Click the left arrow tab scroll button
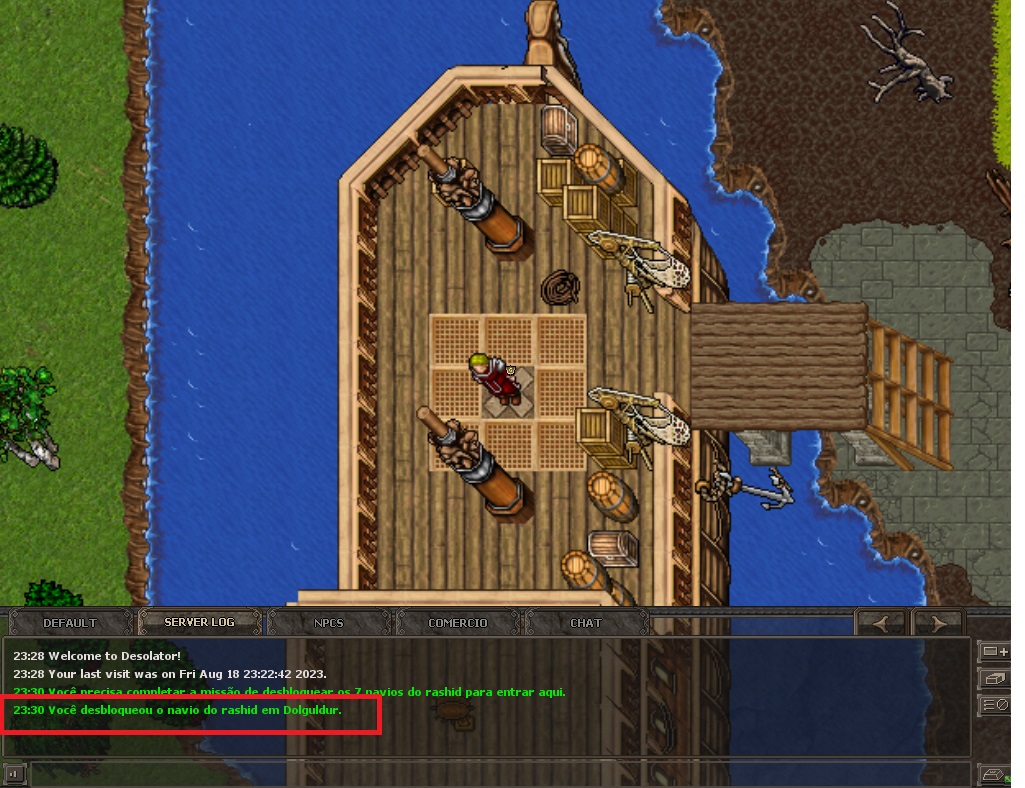 [881, 622]
